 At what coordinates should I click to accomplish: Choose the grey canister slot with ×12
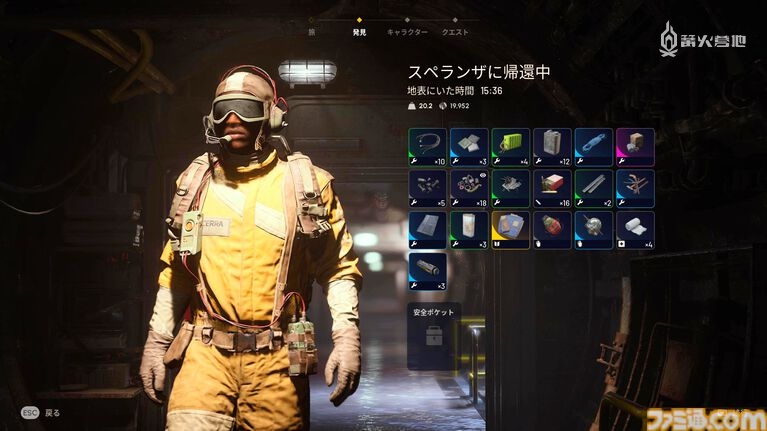pyautogui.click(x=552, y=147)
